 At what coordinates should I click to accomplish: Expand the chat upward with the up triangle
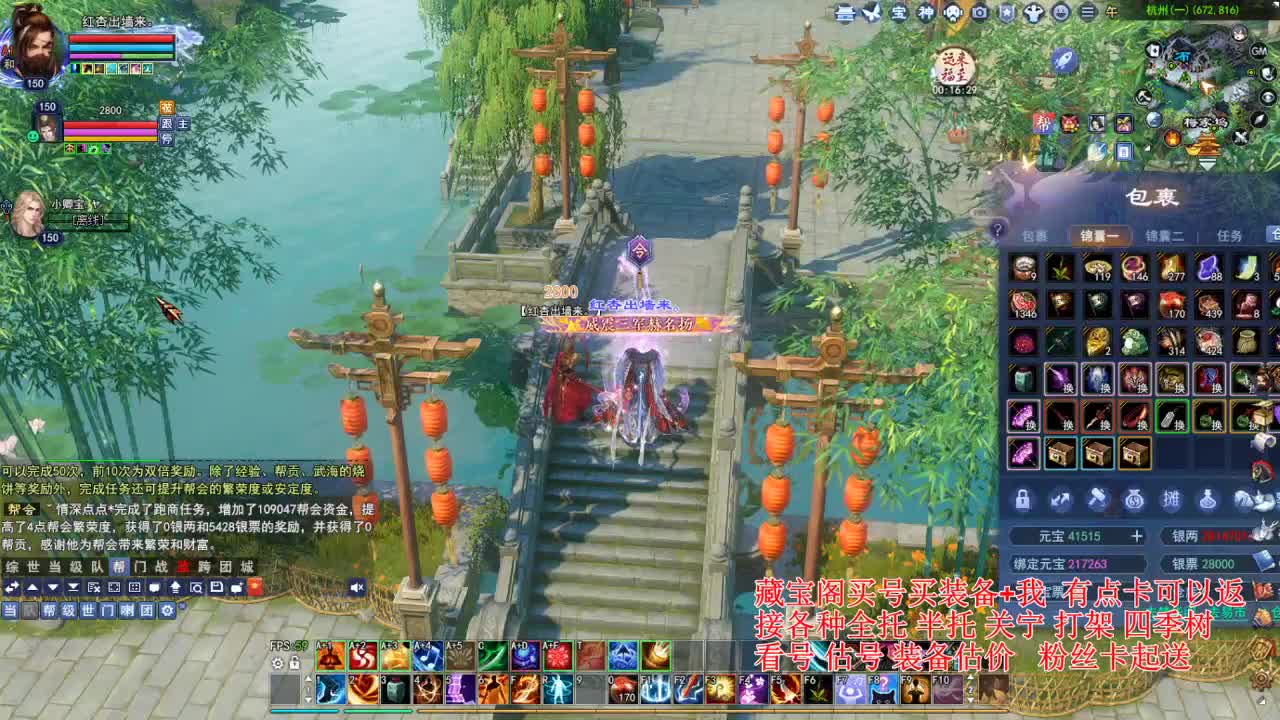33,587
